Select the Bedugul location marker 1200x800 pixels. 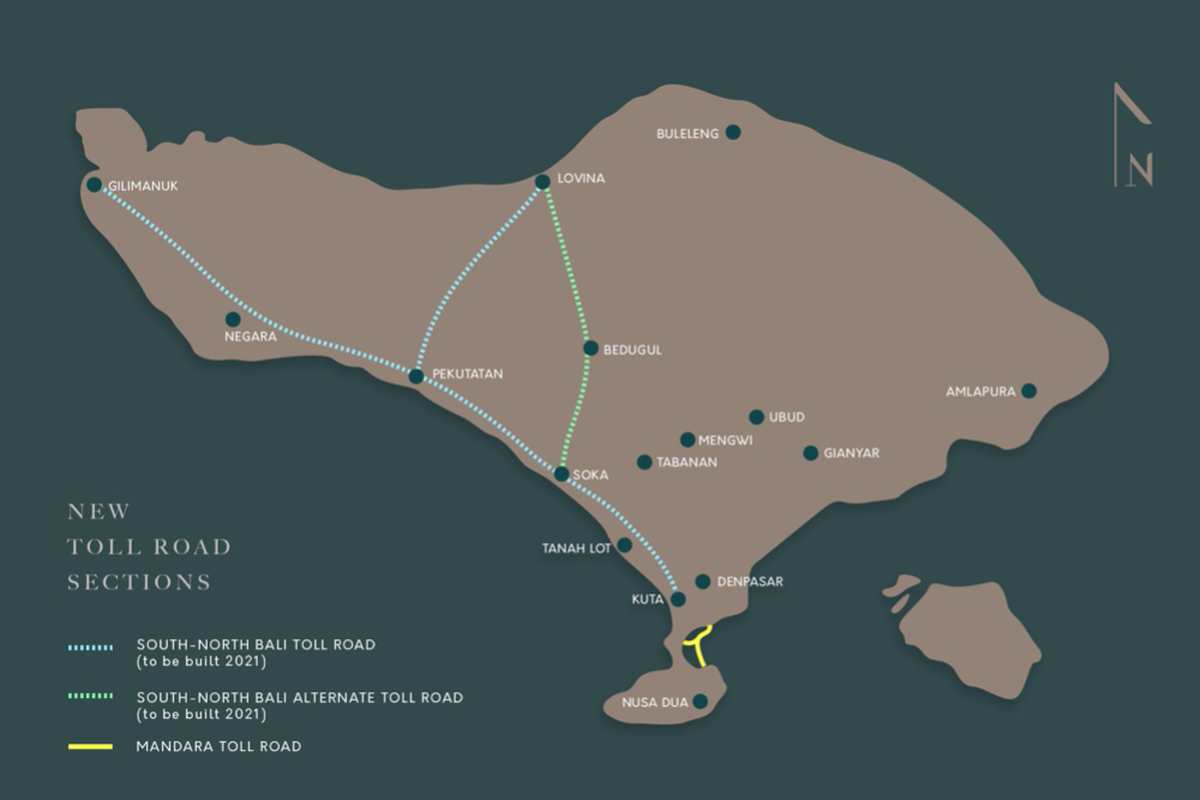[591, 348]
